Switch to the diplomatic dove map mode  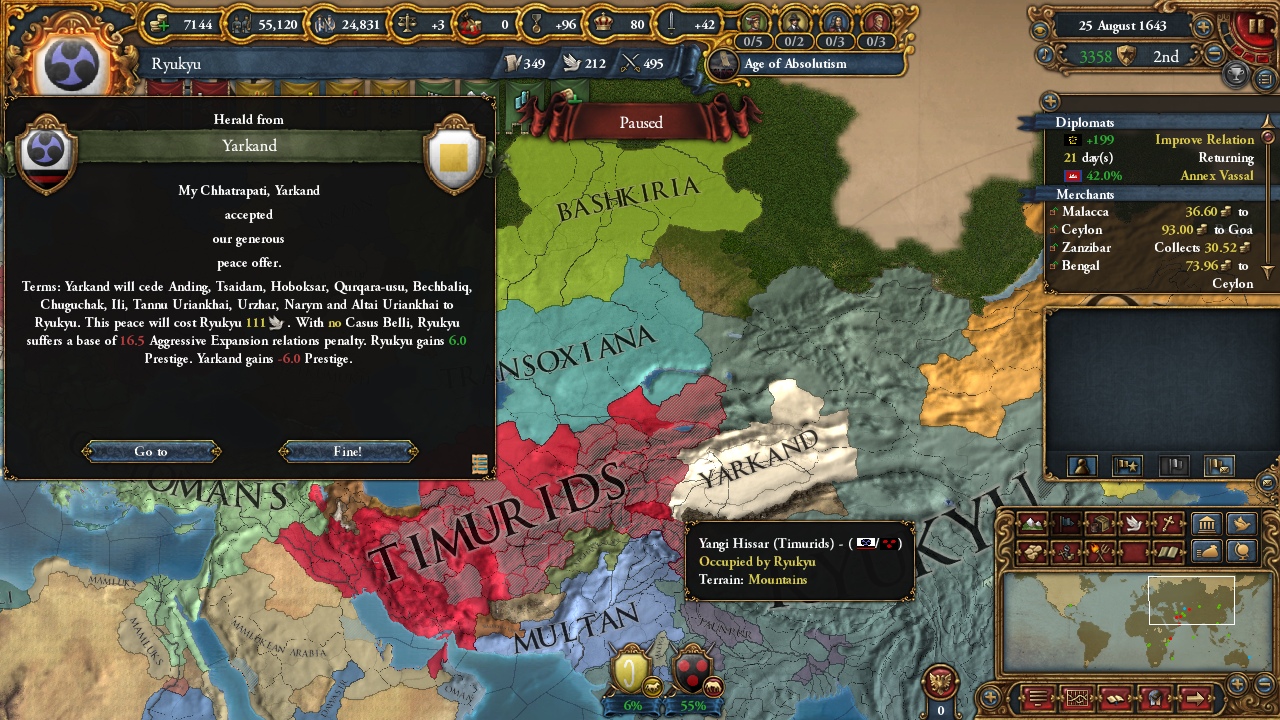[x=1134, y=523]
